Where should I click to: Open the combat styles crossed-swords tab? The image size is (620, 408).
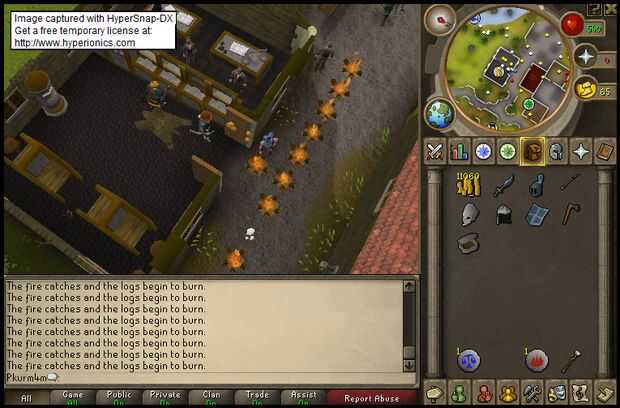pos(435,152)
